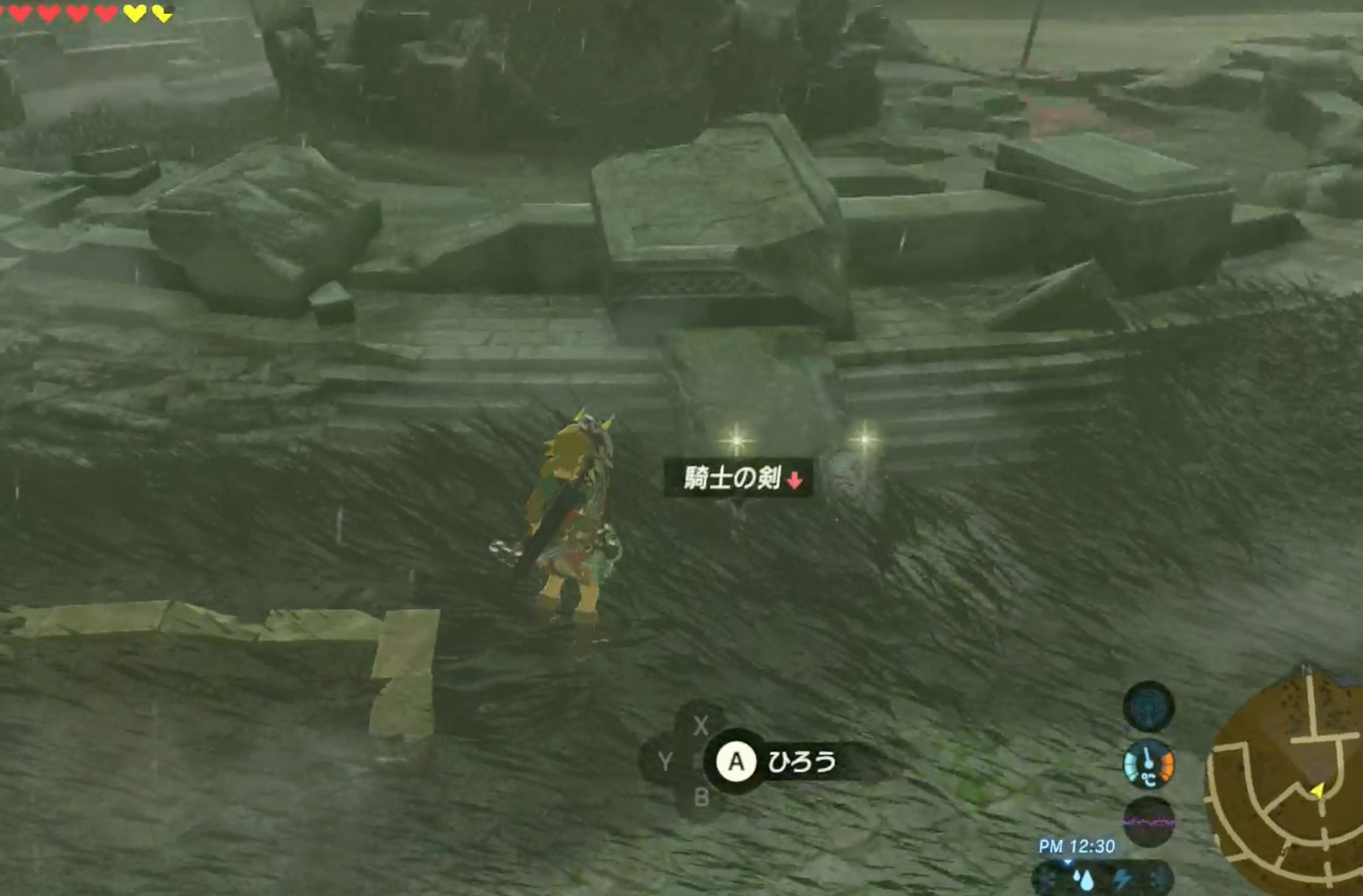
Task: Open the small blue arrow above the weather strip
Action: pos(1068,862)
